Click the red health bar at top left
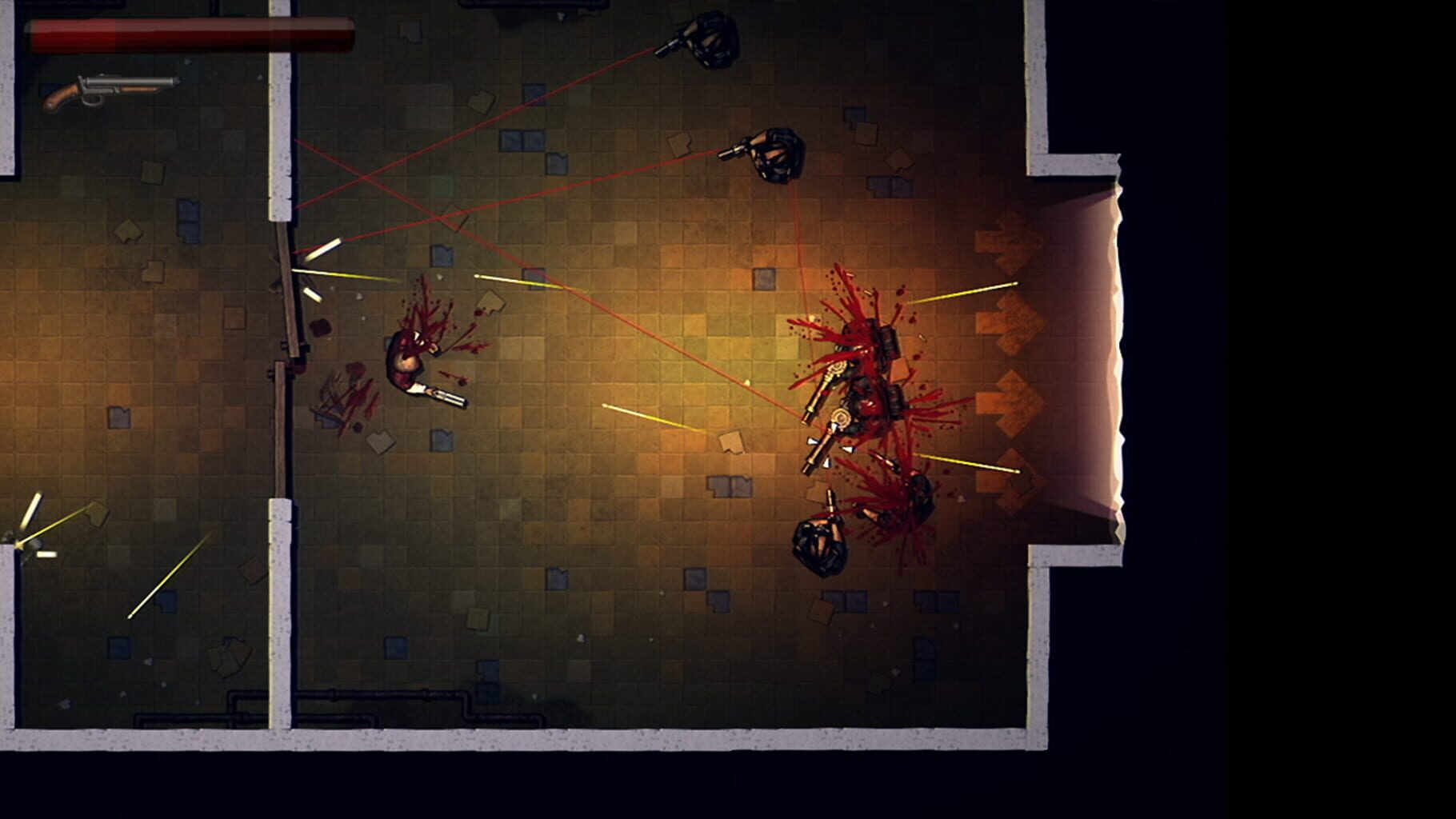1456x819 pixels. [x=192, y=32]
